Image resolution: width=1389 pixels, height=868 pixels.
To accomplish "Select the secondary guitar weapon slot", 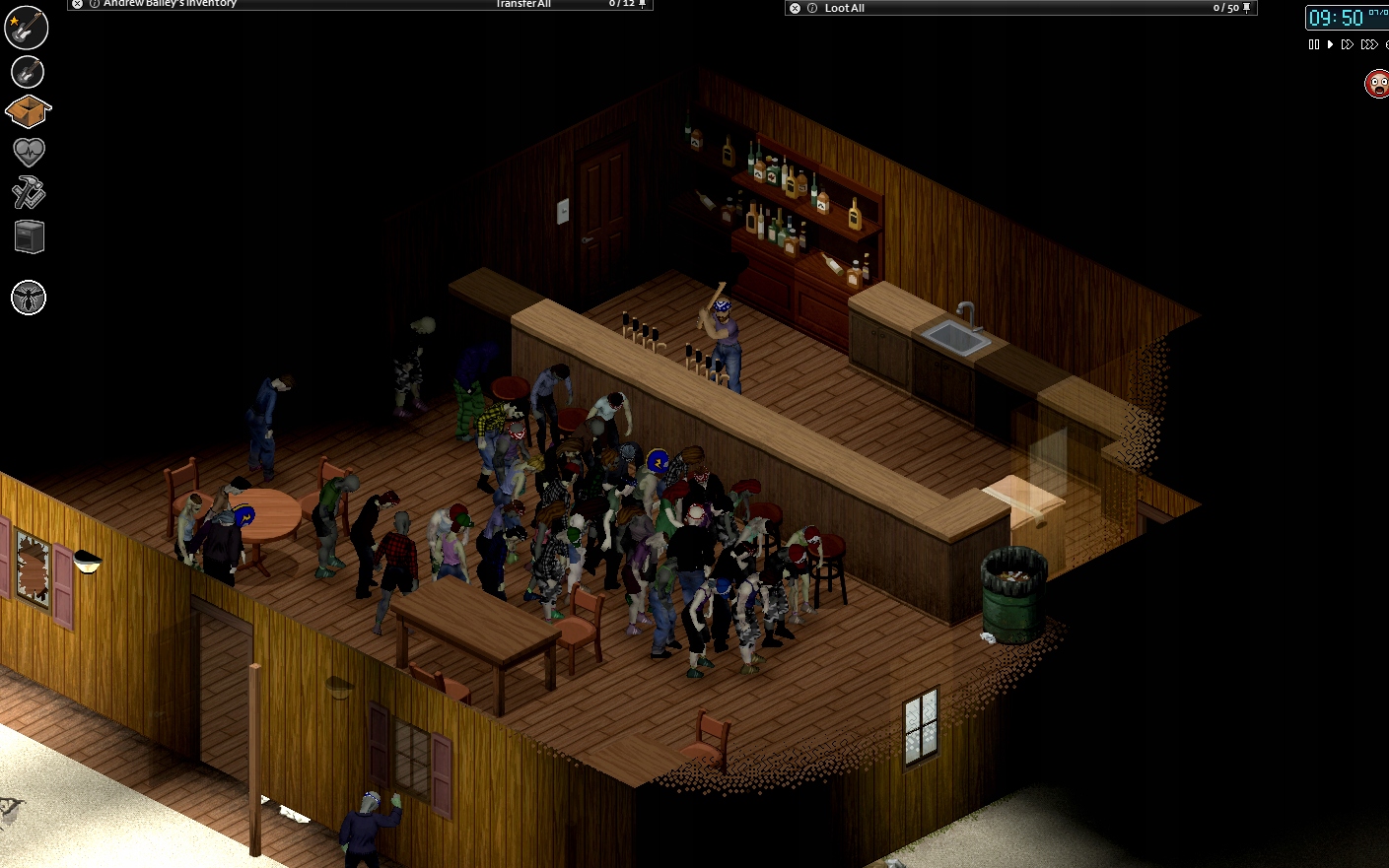I will tap(27, 71).
